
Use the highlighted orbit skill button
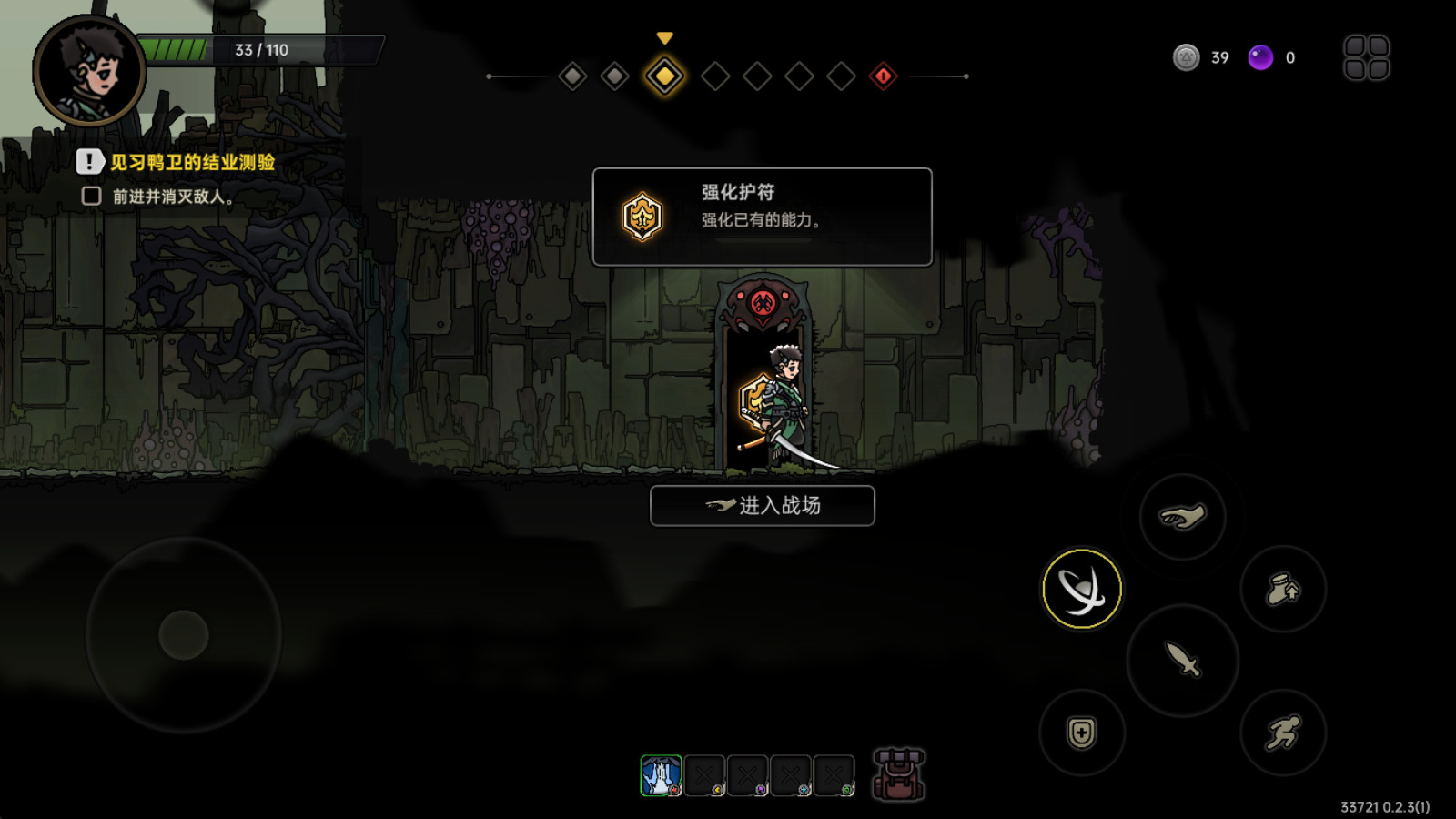coord(1082,588)
